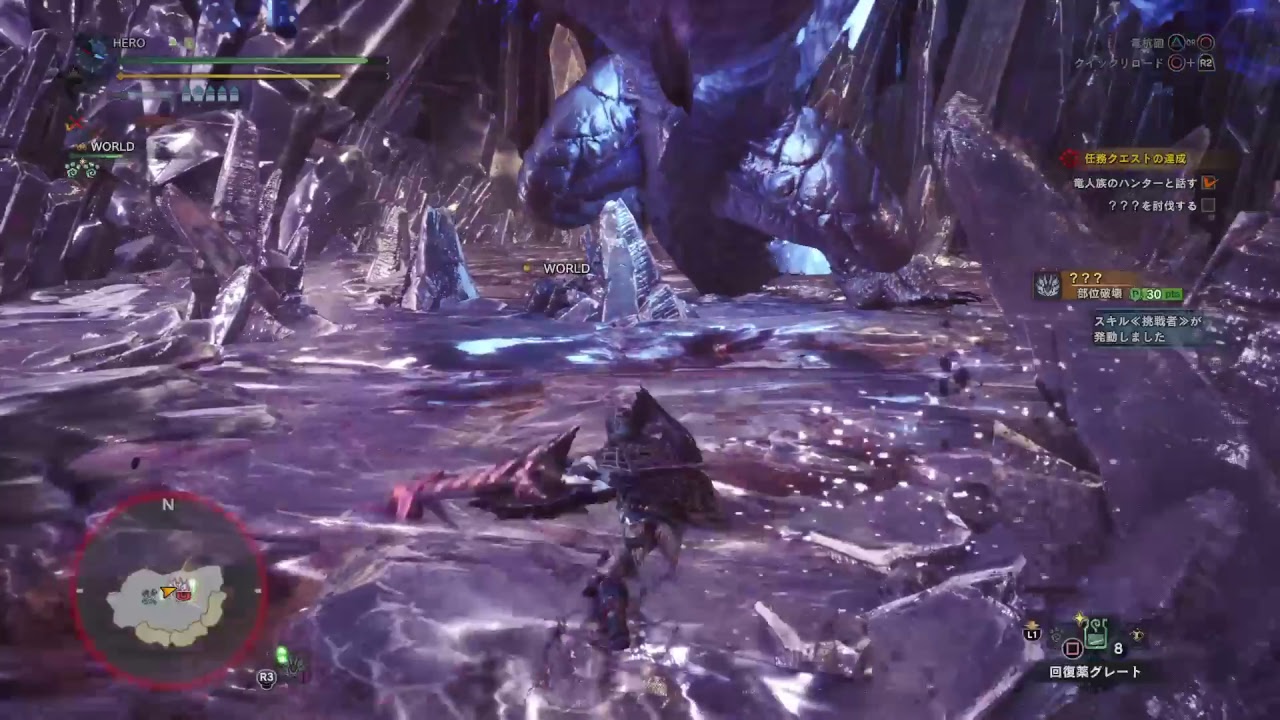Select the quest completion (任務クエストの達成) crest icon

coord(1070,159)
